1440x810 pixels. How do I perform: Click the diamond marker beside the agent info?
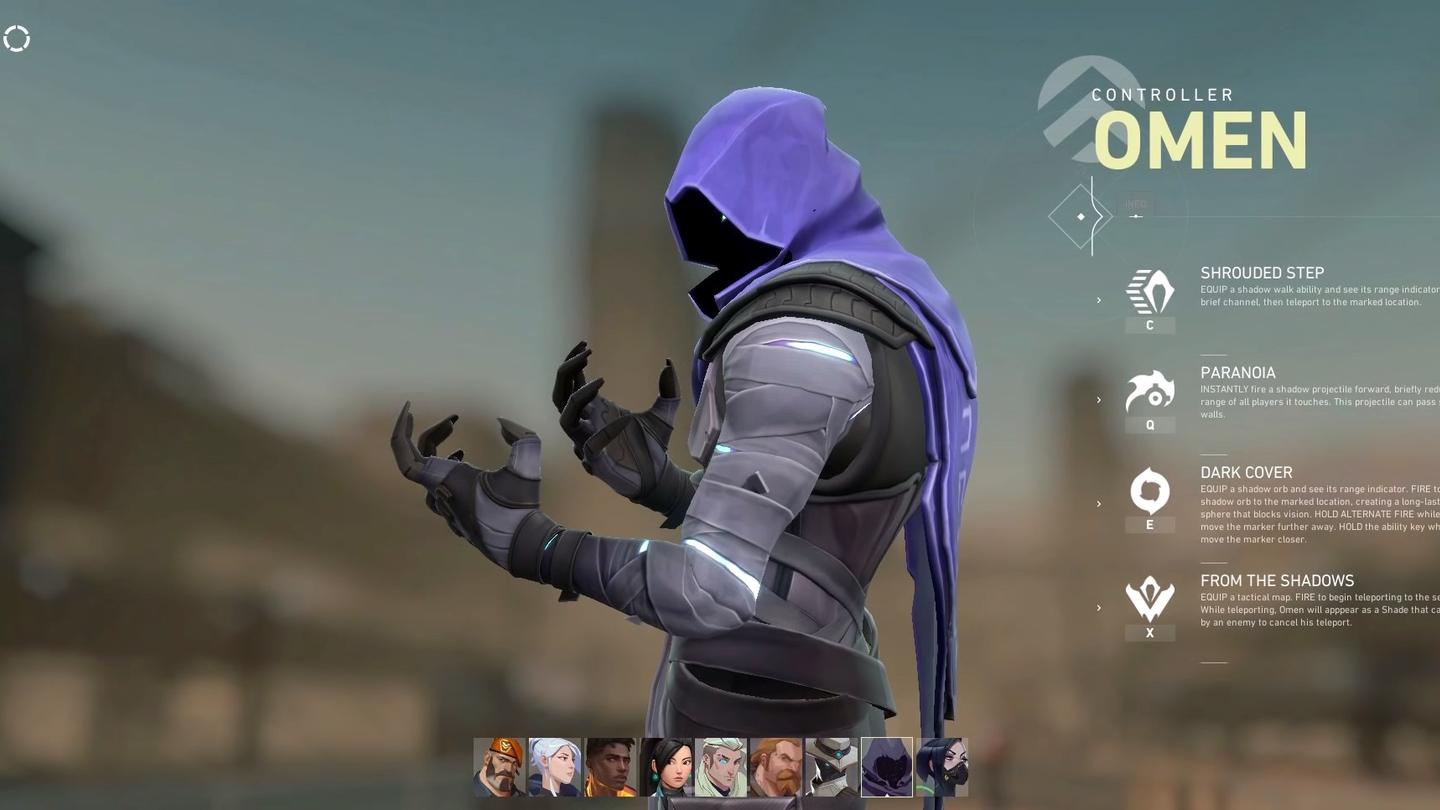point(1080,216)
